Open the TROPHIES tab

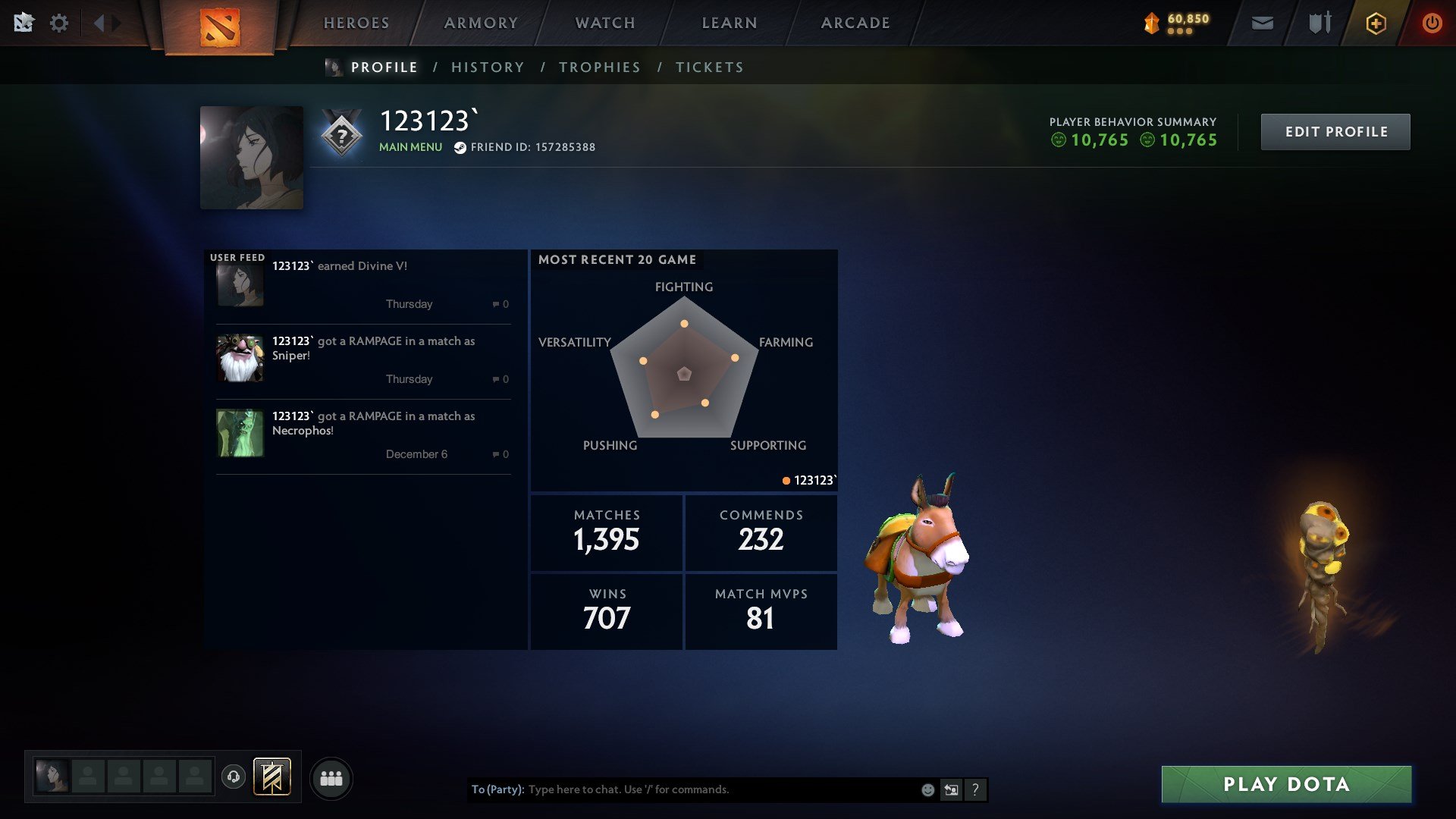click(x=599, y=67)
